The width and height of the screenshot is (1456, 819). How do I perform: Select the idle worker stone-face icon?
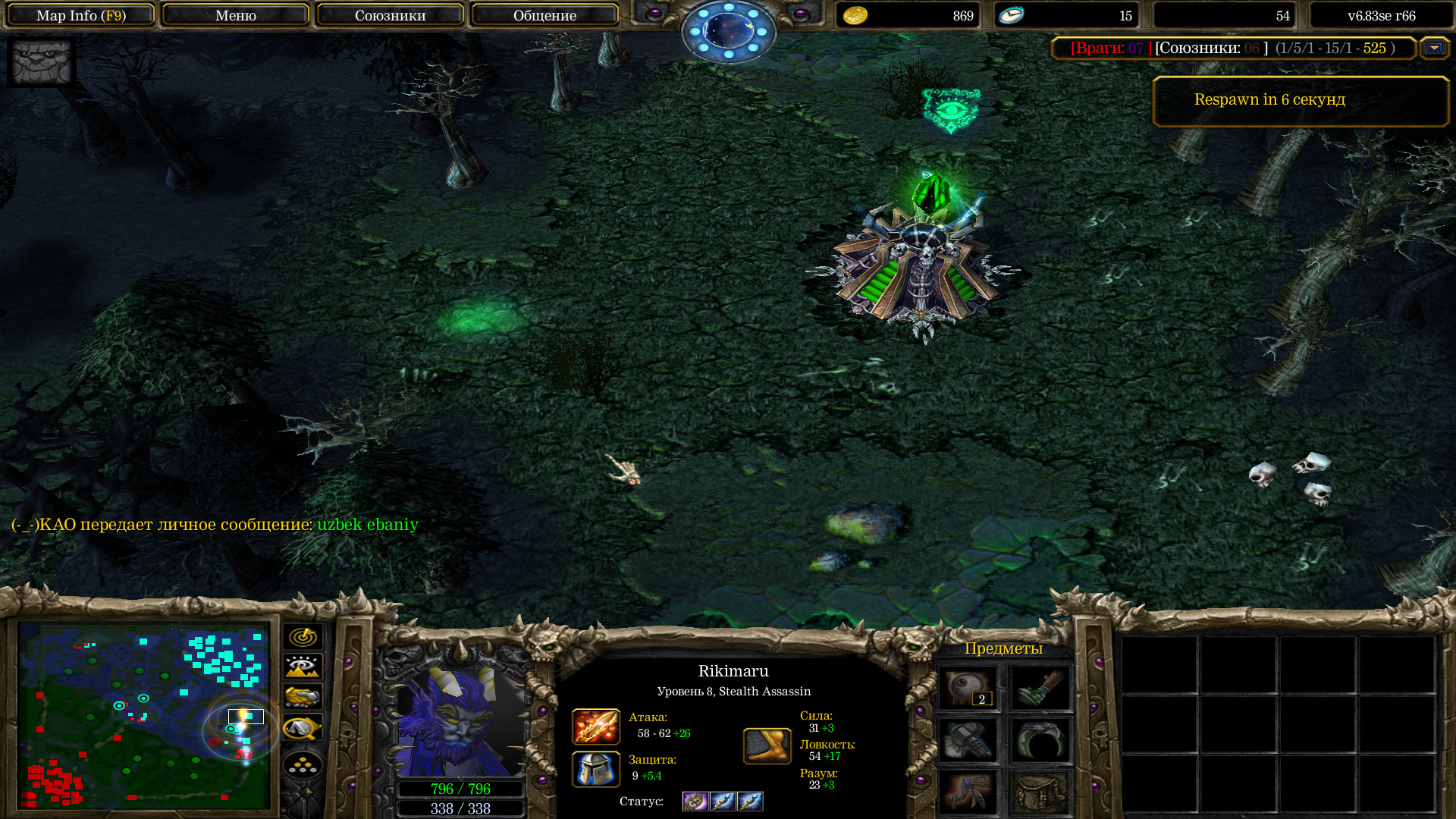point(41,62)
